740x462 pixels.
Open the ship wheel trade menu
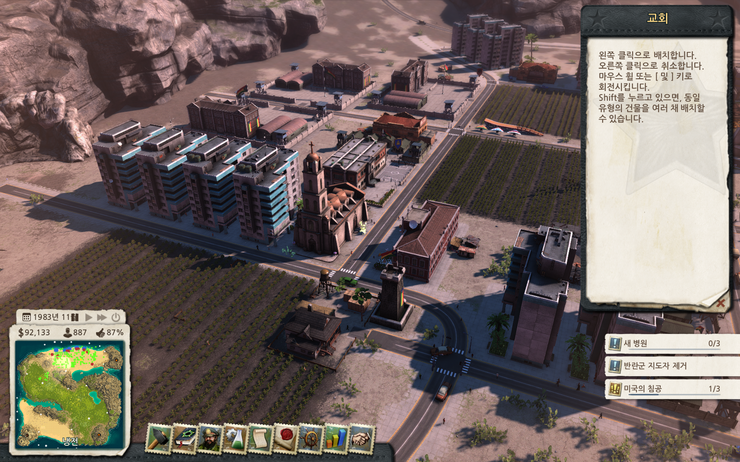(311, 438)
